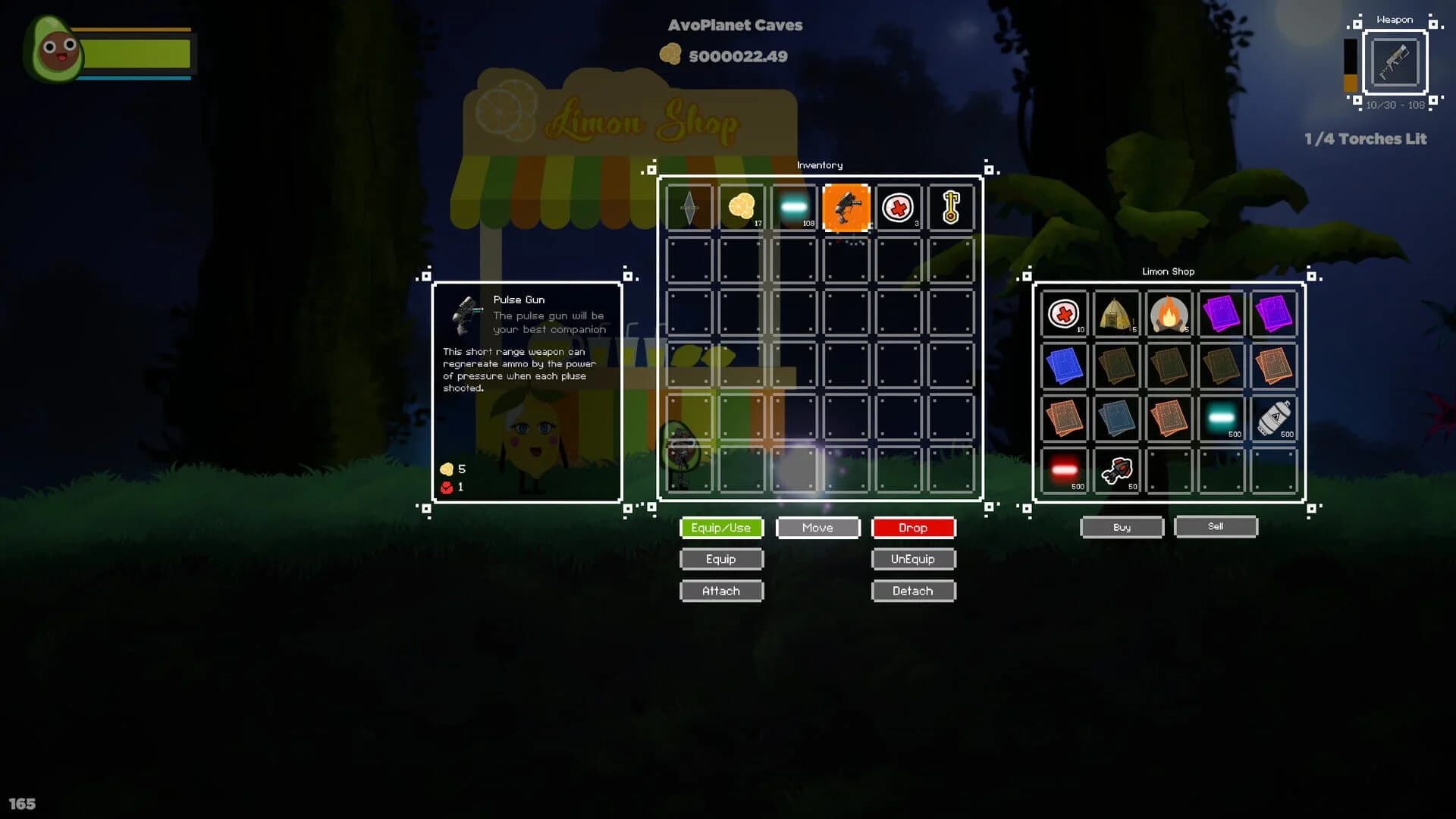1456x819 pixels.
Task: Click the medkit icon in the inventory
Action: coord(898,207)
